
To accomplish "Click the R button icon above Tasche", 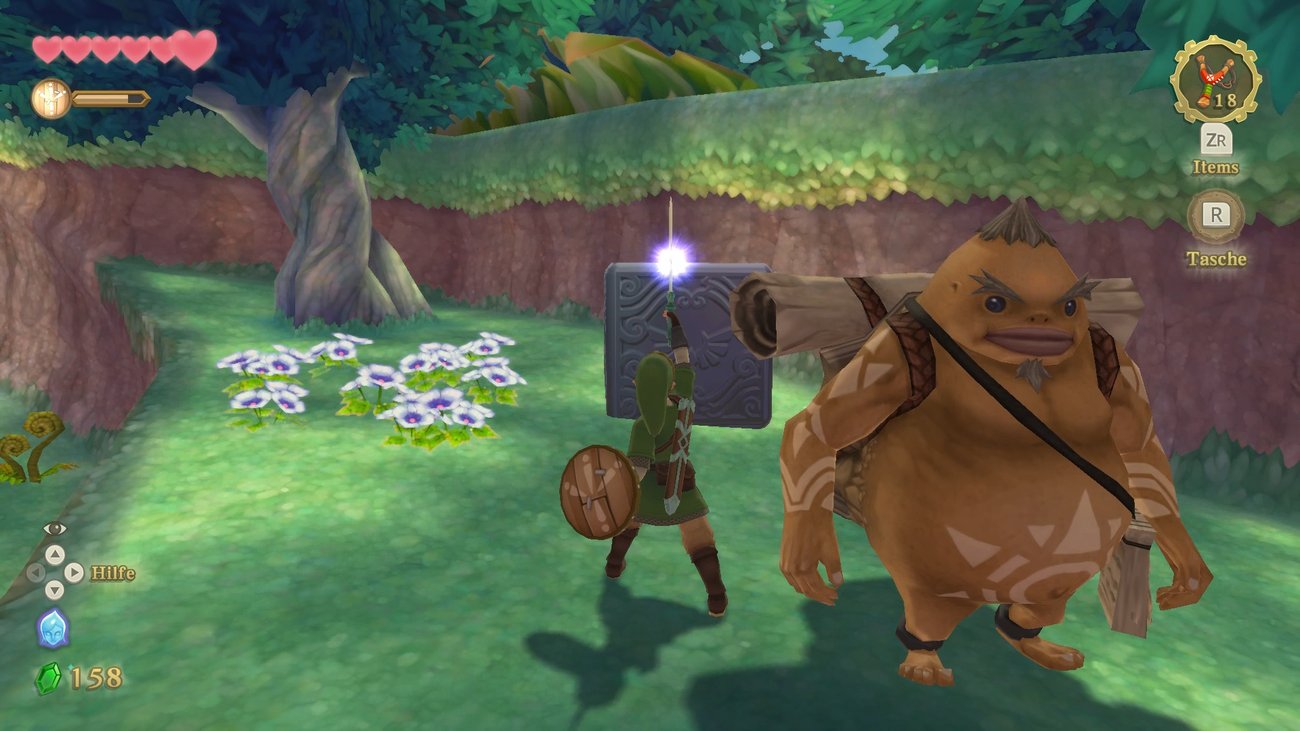I will 1217,215.
